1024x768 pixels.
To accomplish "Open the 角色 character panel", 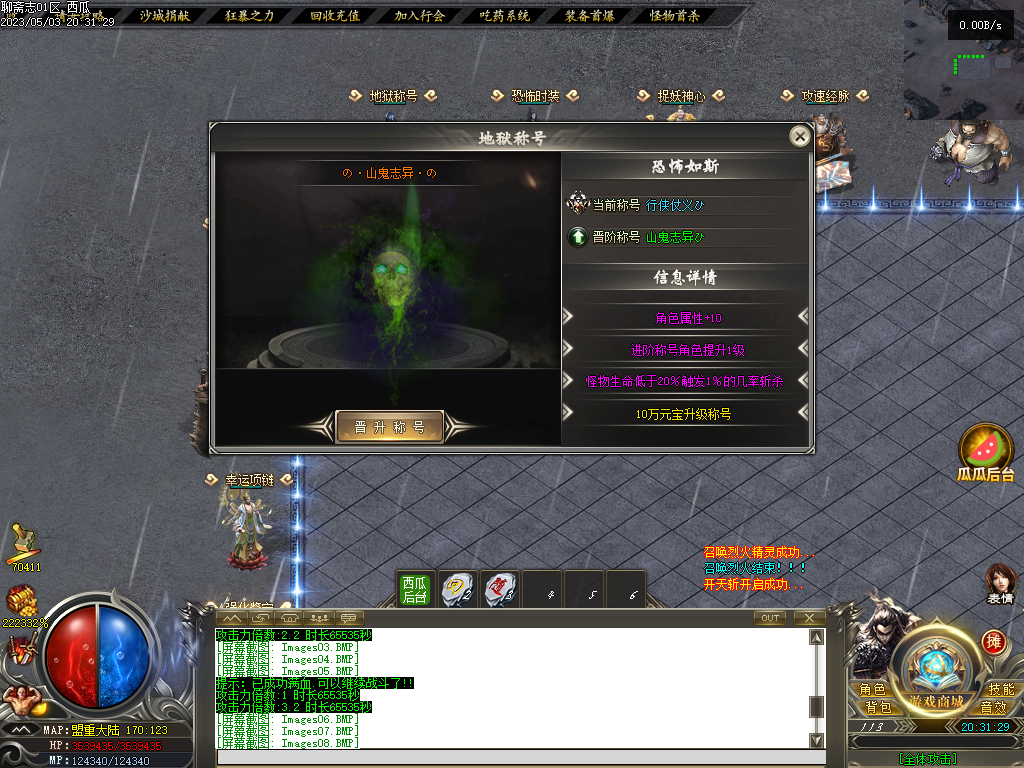I will click(x=872, y=689).
